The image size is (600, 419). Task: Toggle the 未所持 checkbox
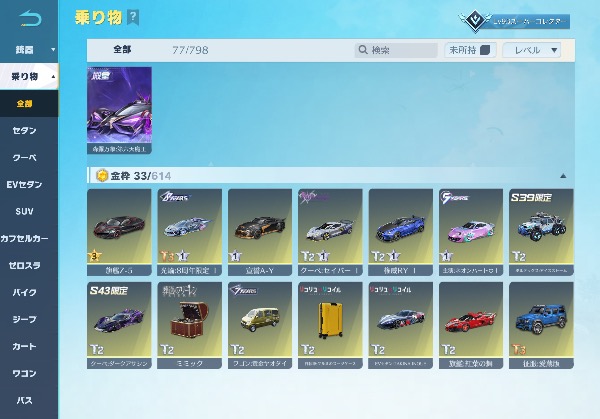click(x=485, y=50)
